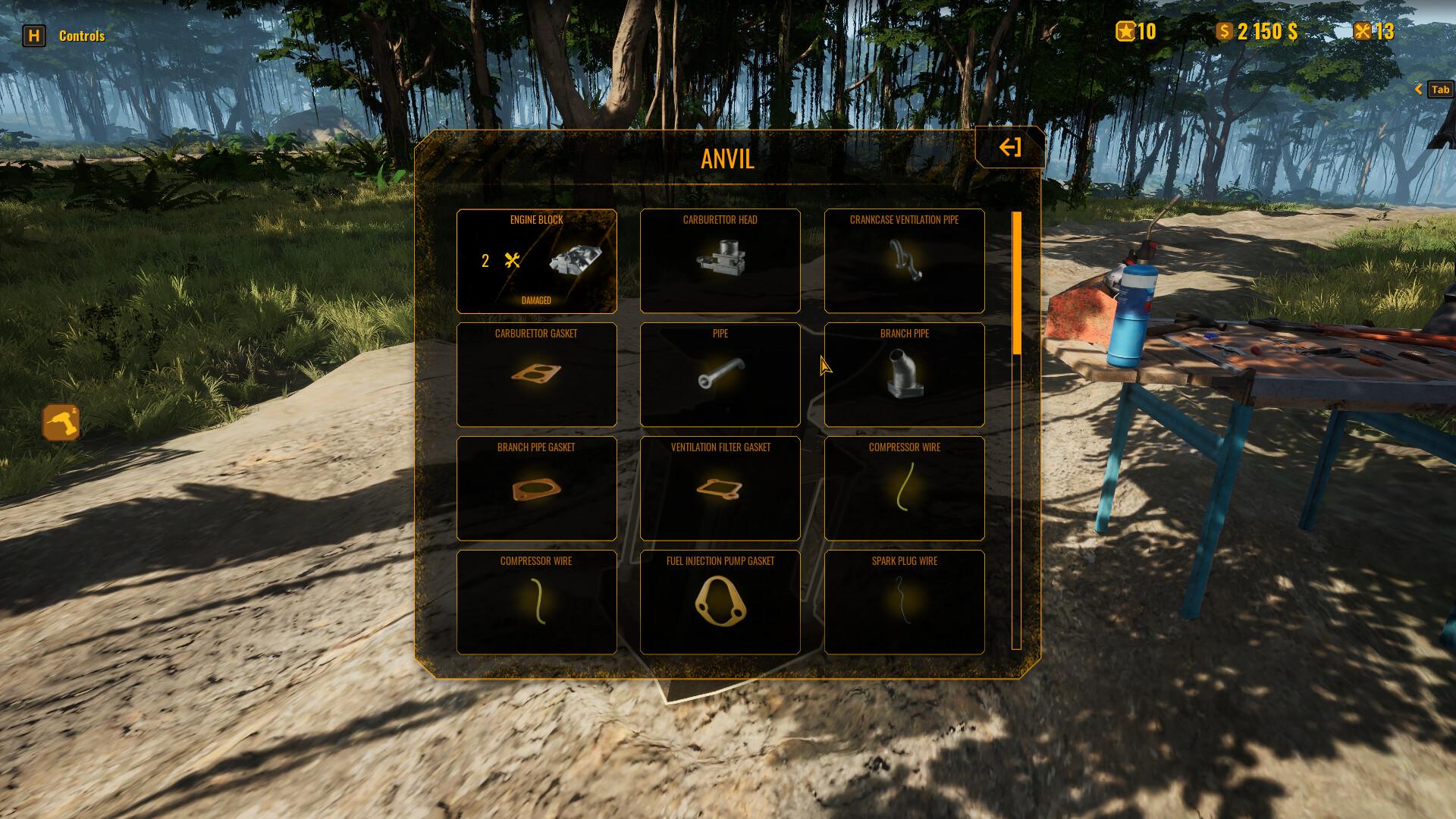Choose the Carburettor Head part
Screen dimensions: 1456x819
(x=720, y=261)
